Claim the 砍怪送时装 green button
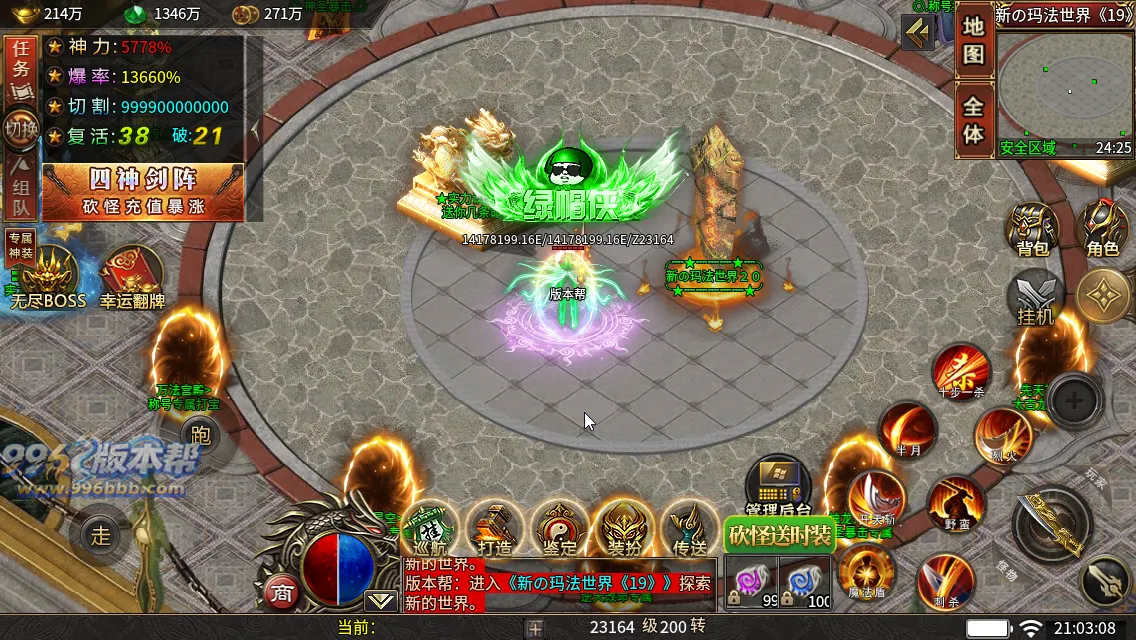Image resolution: width=1136 pixels, height=640 pixels. [779, 536]
